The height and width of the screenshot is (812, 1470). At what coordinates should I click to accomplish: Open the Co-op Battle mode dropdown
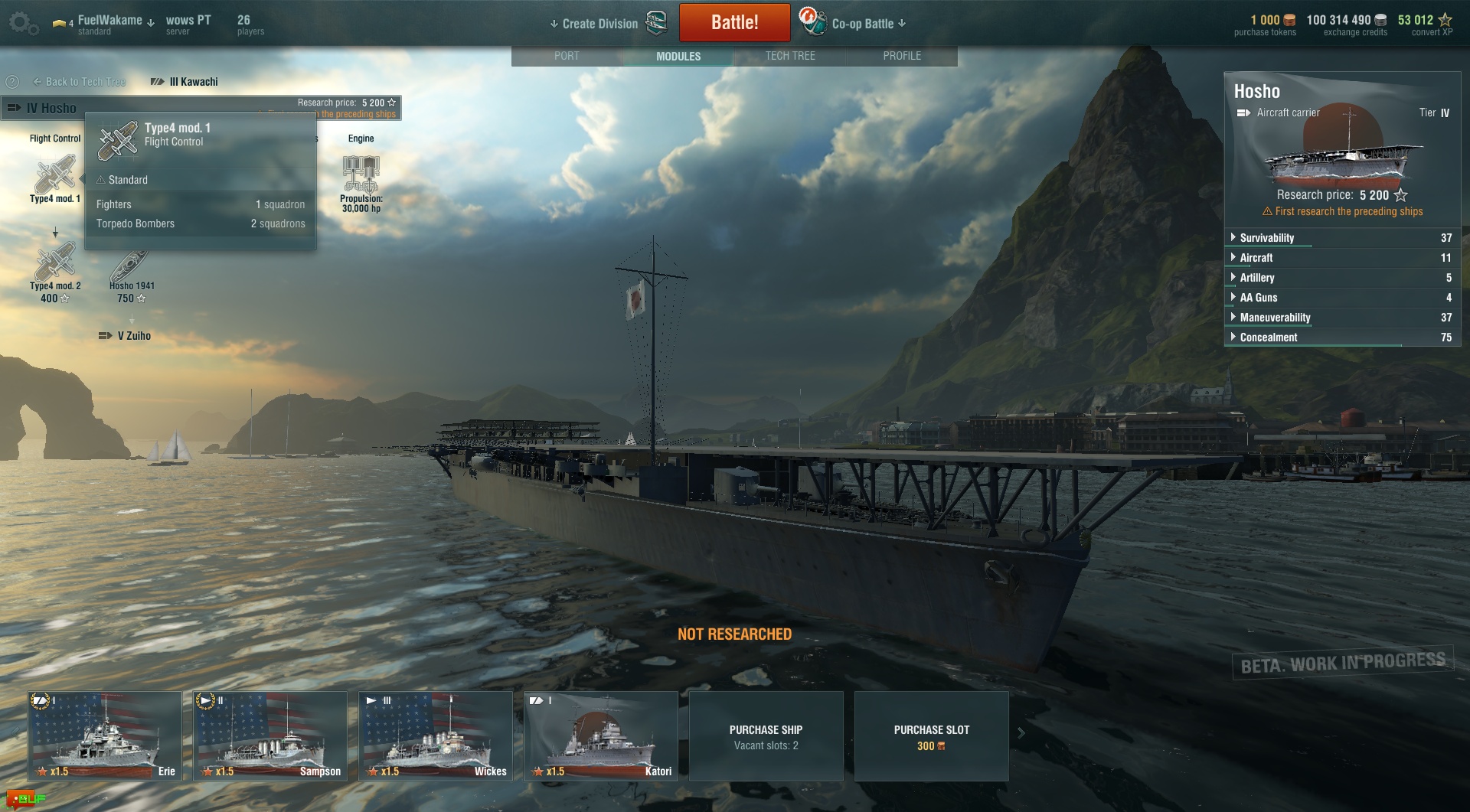click(x=868, y=24)
